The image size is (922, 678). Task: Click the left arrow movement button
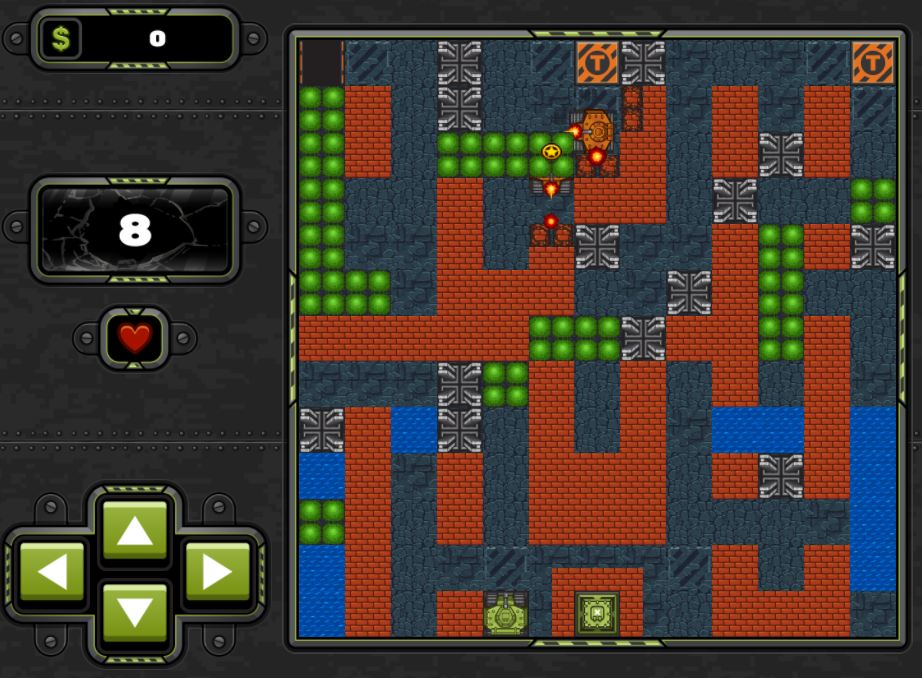[x=52, y=572]
